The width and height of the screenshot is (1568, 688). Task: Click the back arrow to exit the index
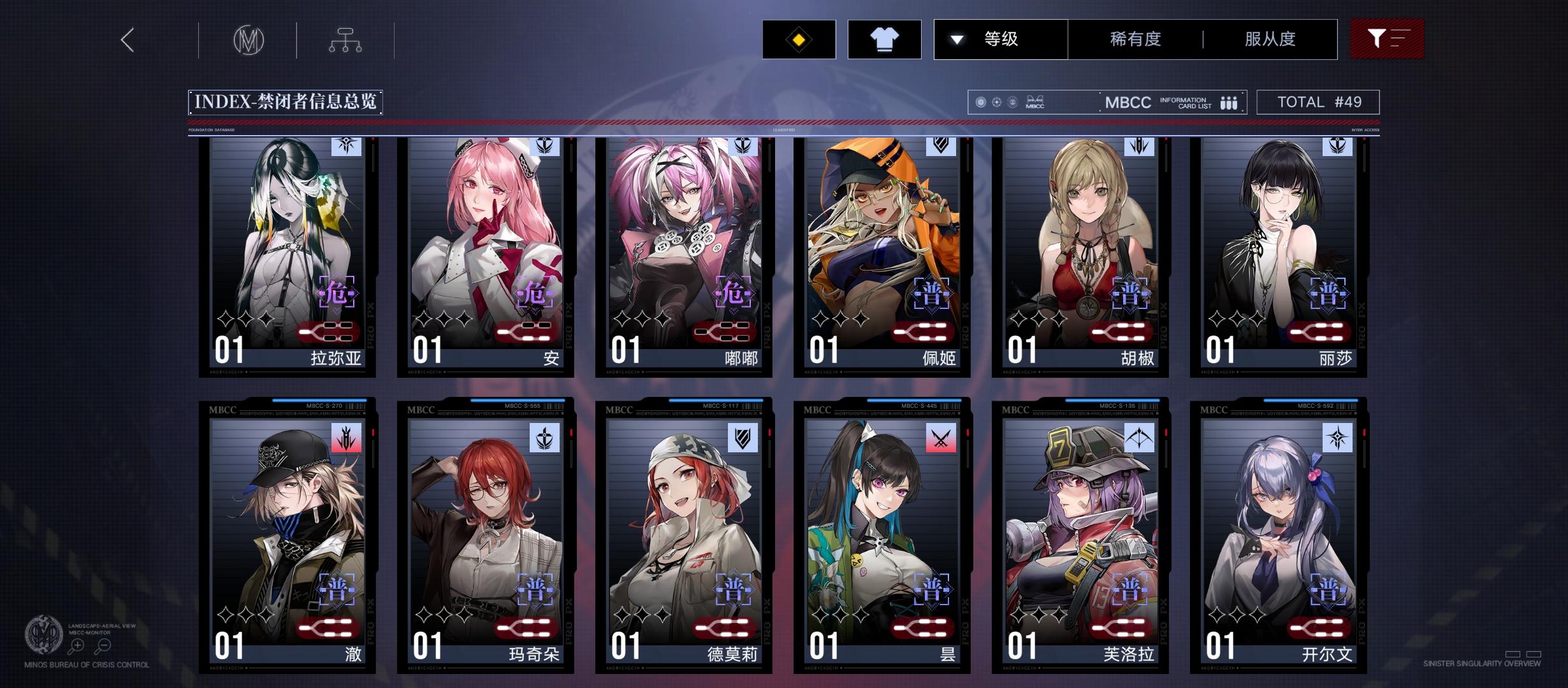tap(126, 39)
